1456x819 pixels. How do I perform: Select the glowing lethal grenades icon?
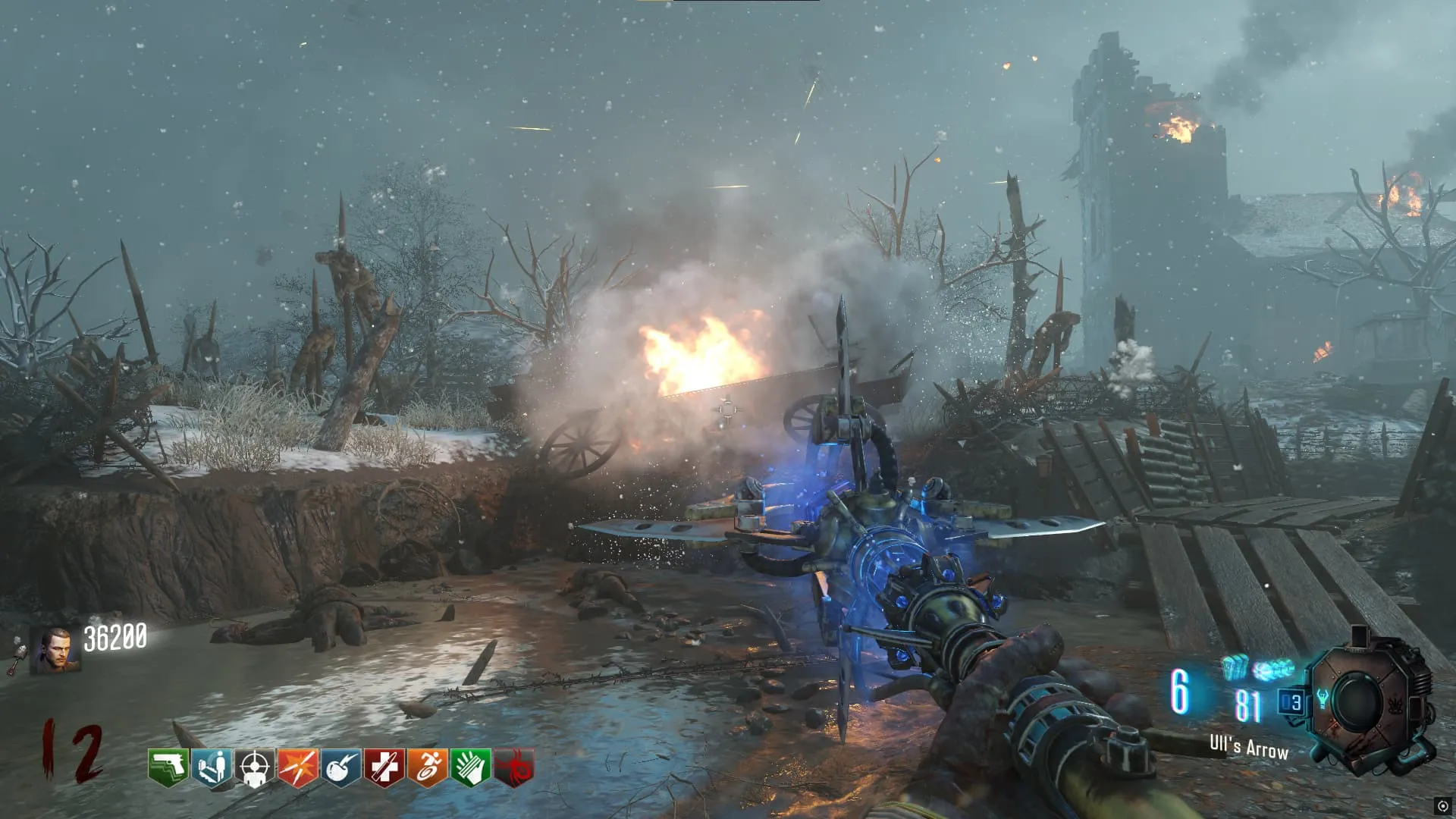pyautogui.click(x=1235, y=668)
